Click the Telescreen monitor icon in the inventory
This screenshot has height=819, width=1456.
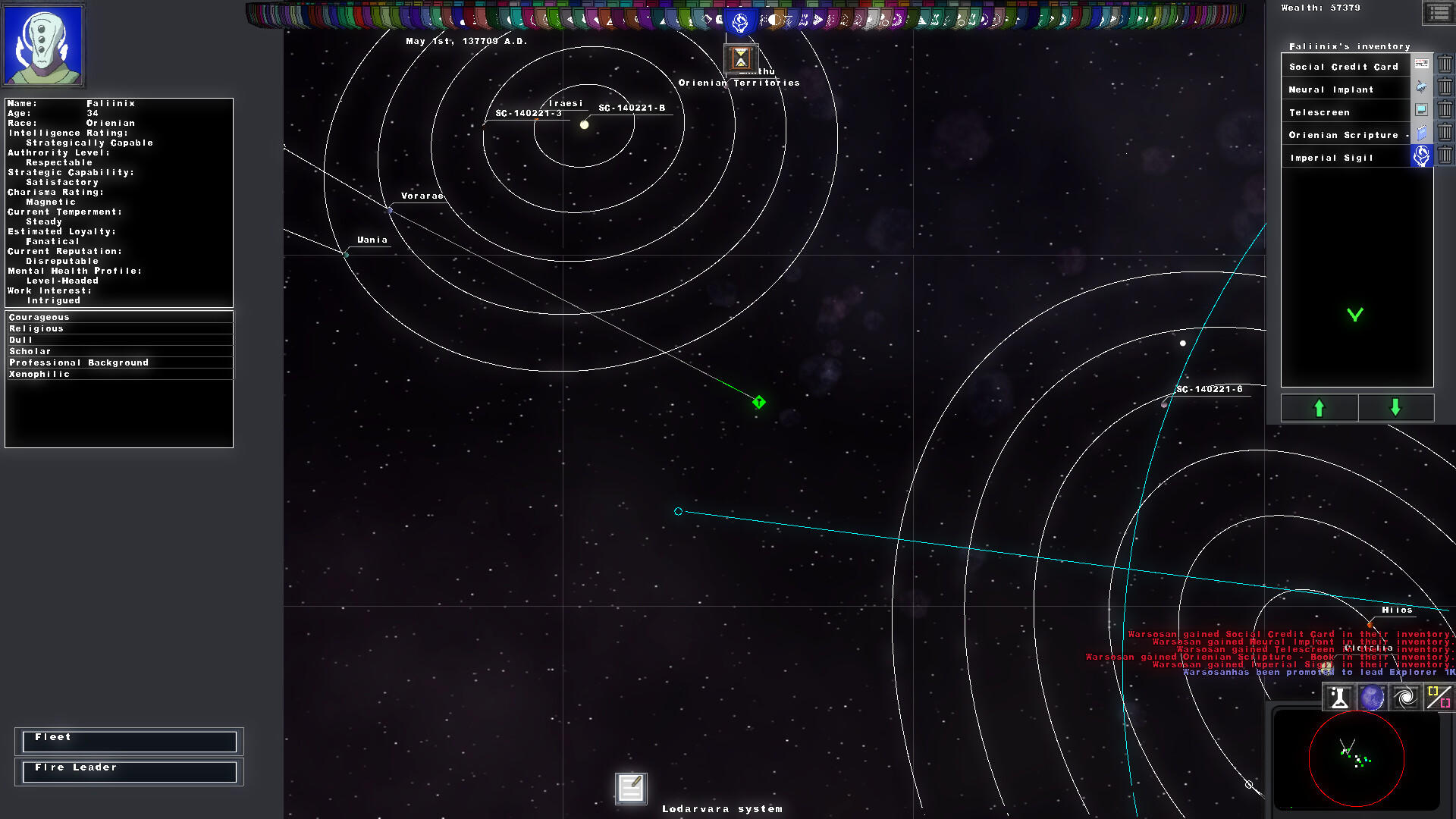(x=1420, y=110)
